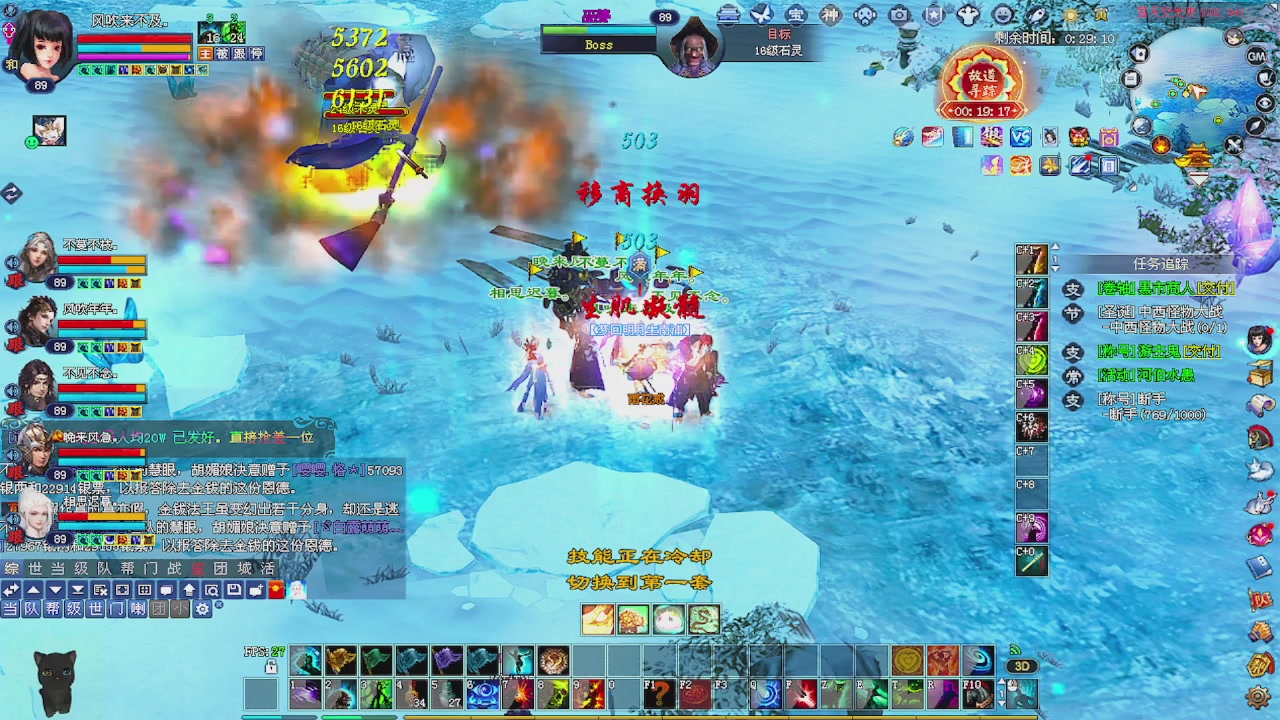Viewport: 1280px width, 720px height.
Task: Open the chat settings gear button
Action: tap(203, 608)
